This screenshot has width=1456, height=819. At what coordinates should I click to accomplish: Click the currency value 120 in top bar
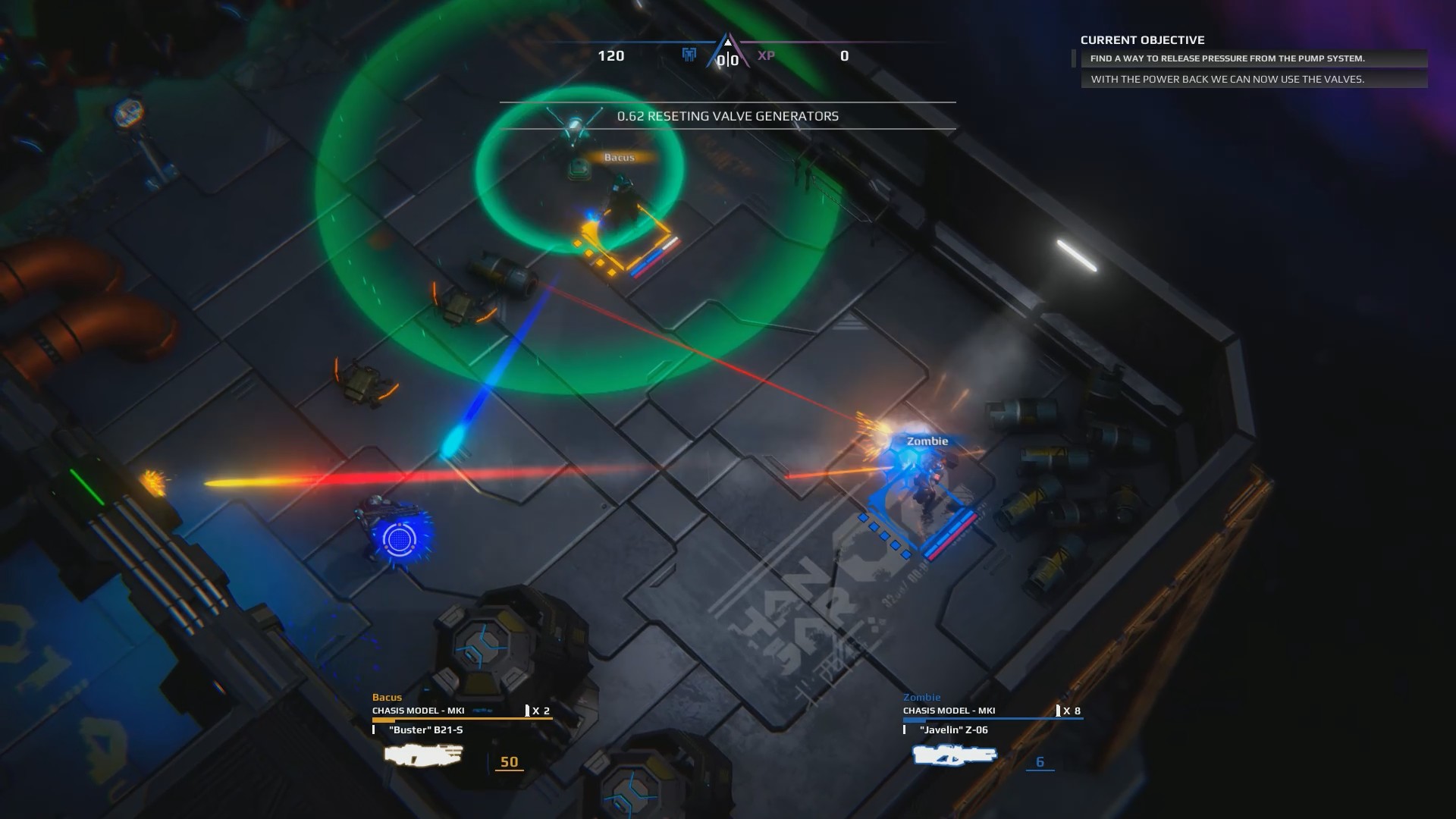[611, 56]
